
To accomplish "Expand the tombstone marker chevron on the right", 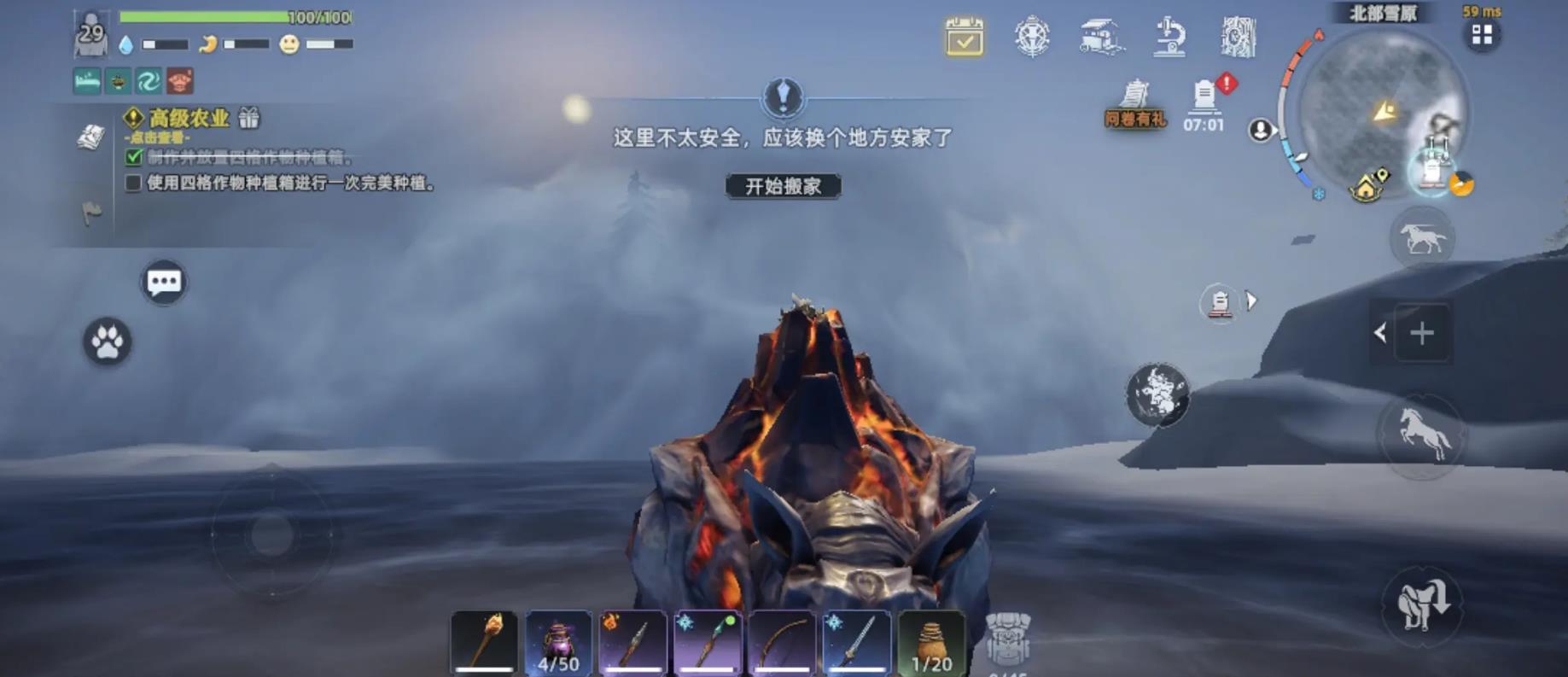I will [x=1251, y=300].
